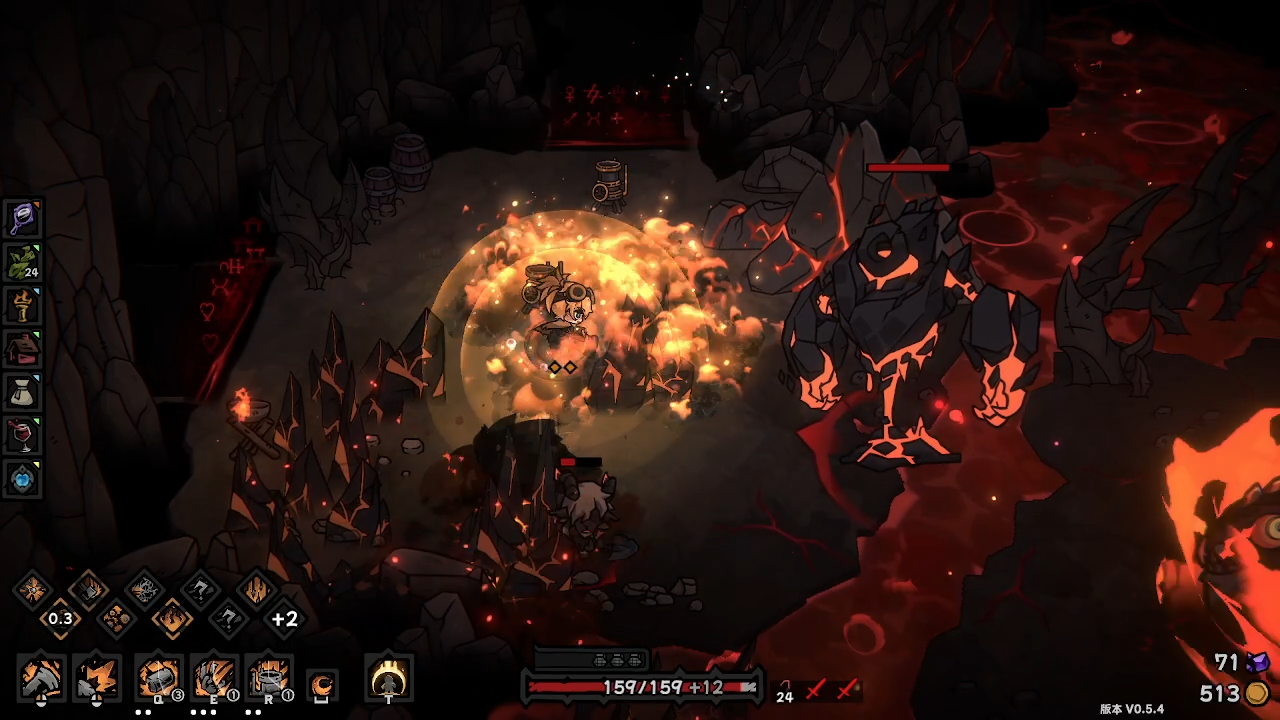Show the +2 extra passive perks
Image resolution: width=1280 pixels, height=720 pixels.
click(285, 619)
